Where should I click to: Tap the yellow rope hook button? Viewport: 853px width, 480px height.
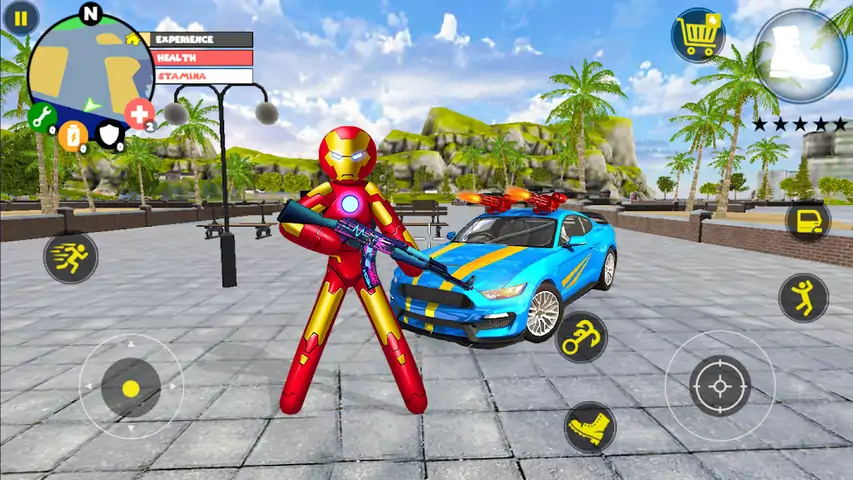point(581,336)
